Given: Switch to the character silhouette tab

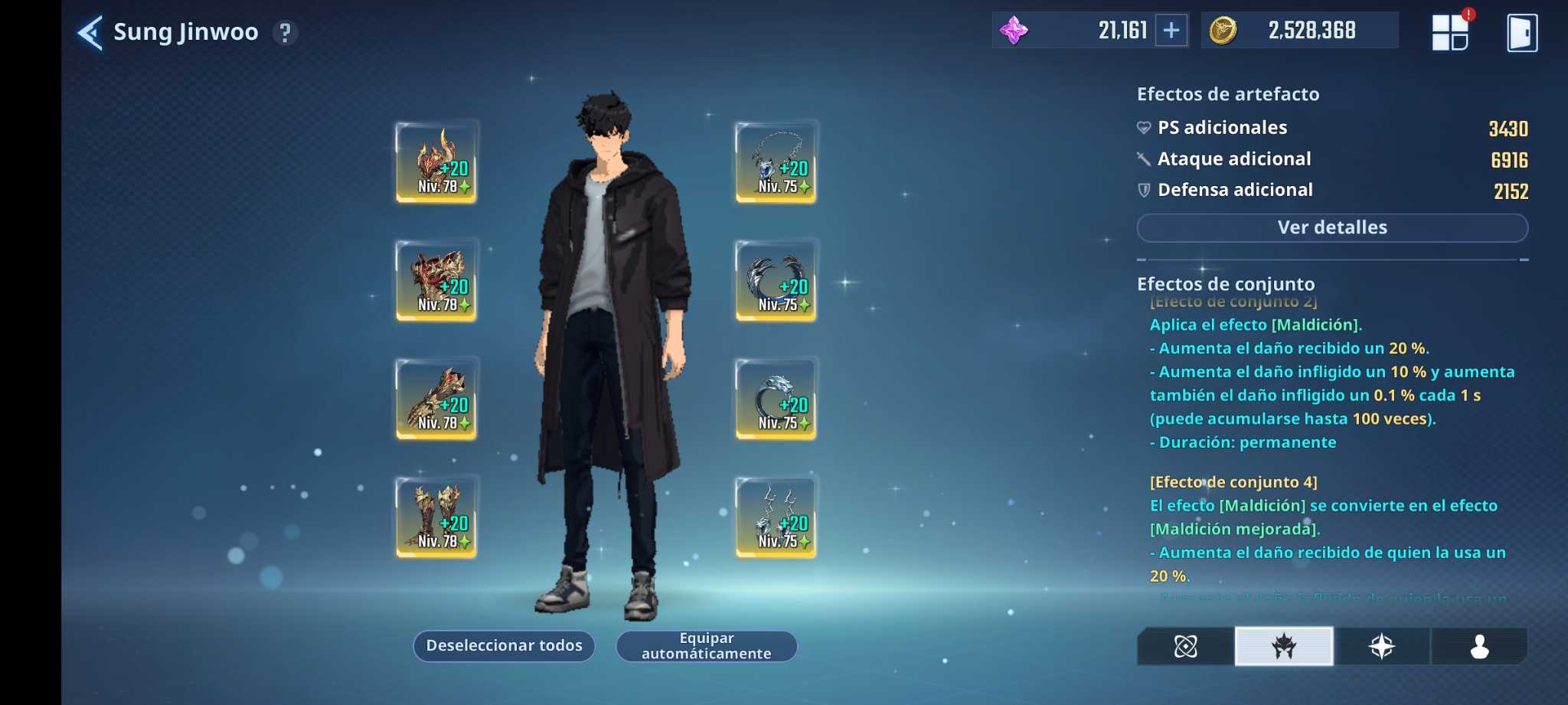Looking at the screenshot, I should [1479, 647].
